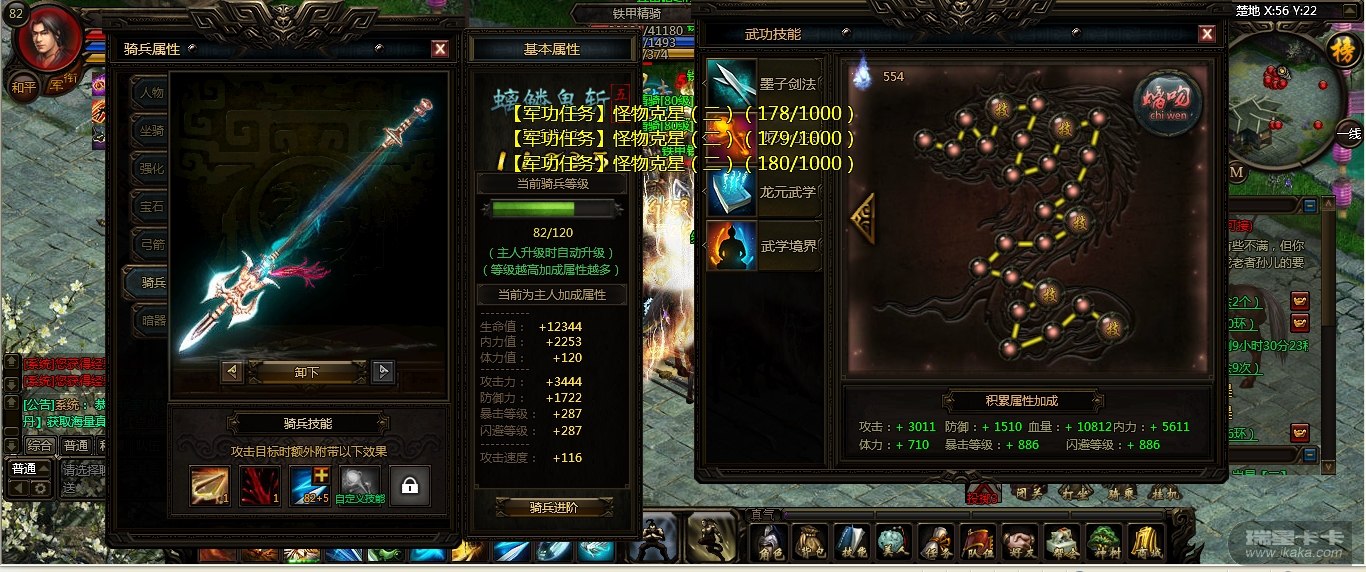Close the 骑兵属性 cavalry weapon window
Viewport: 1366px width, 572px height.
[440, 49]
